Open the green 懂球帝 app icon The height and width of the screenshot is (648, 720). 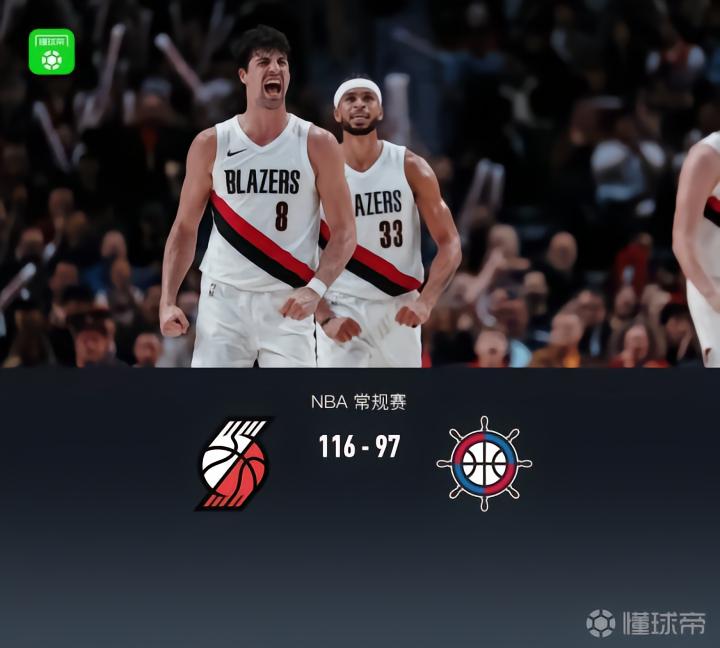coord(51,52)
